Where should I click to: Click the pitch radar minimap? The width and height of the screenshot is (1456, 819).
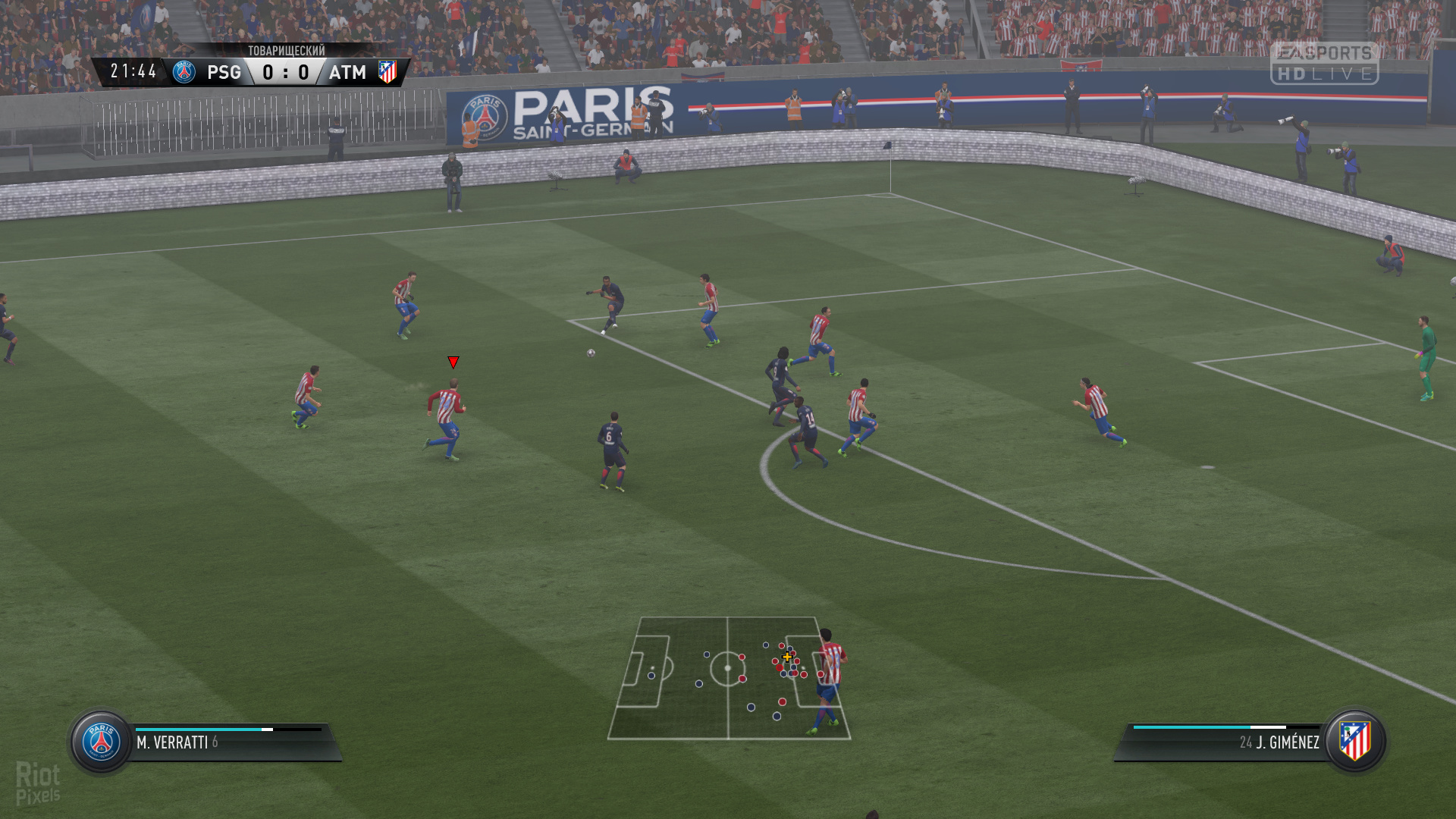point(729,677)
